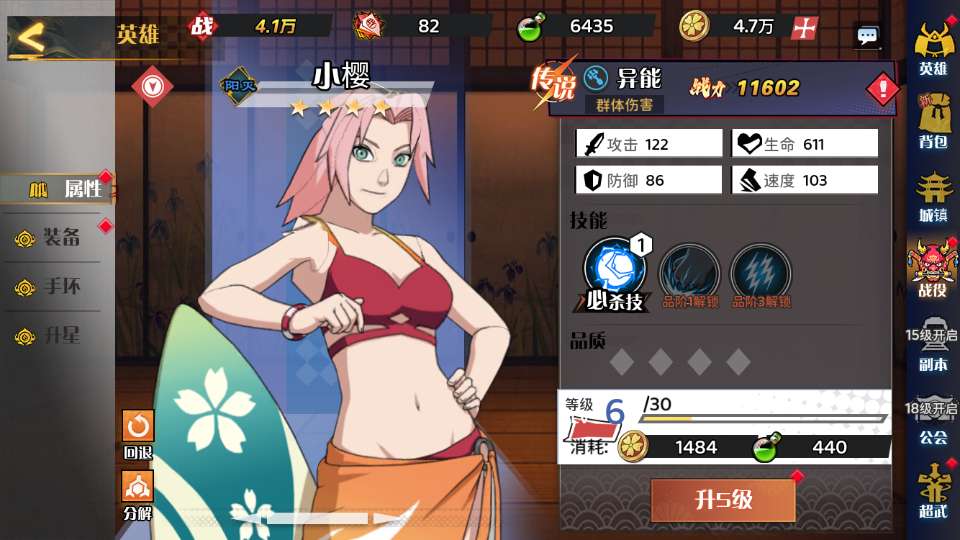Switch to the 属性 attributes tab

point(60,188)
